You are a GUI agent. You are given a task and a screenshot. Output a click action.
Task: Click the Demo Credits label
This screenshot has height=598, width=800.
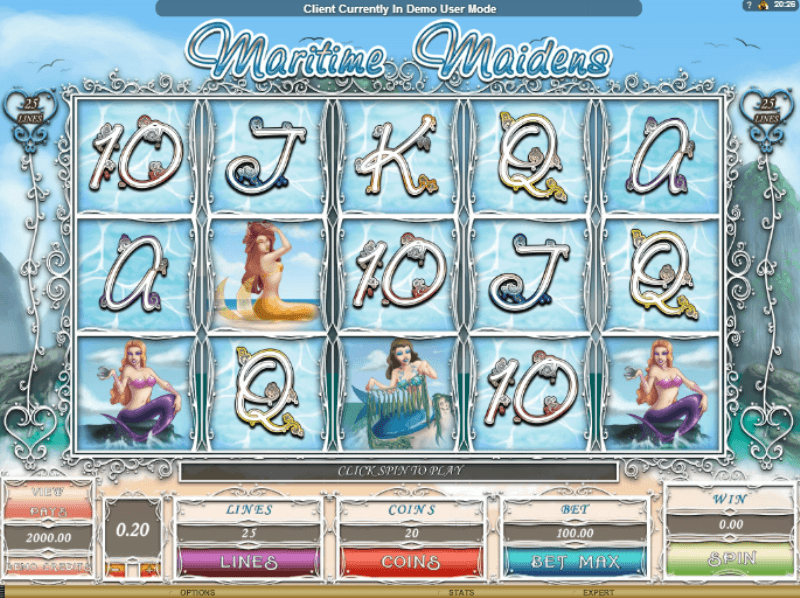[49, 564]
